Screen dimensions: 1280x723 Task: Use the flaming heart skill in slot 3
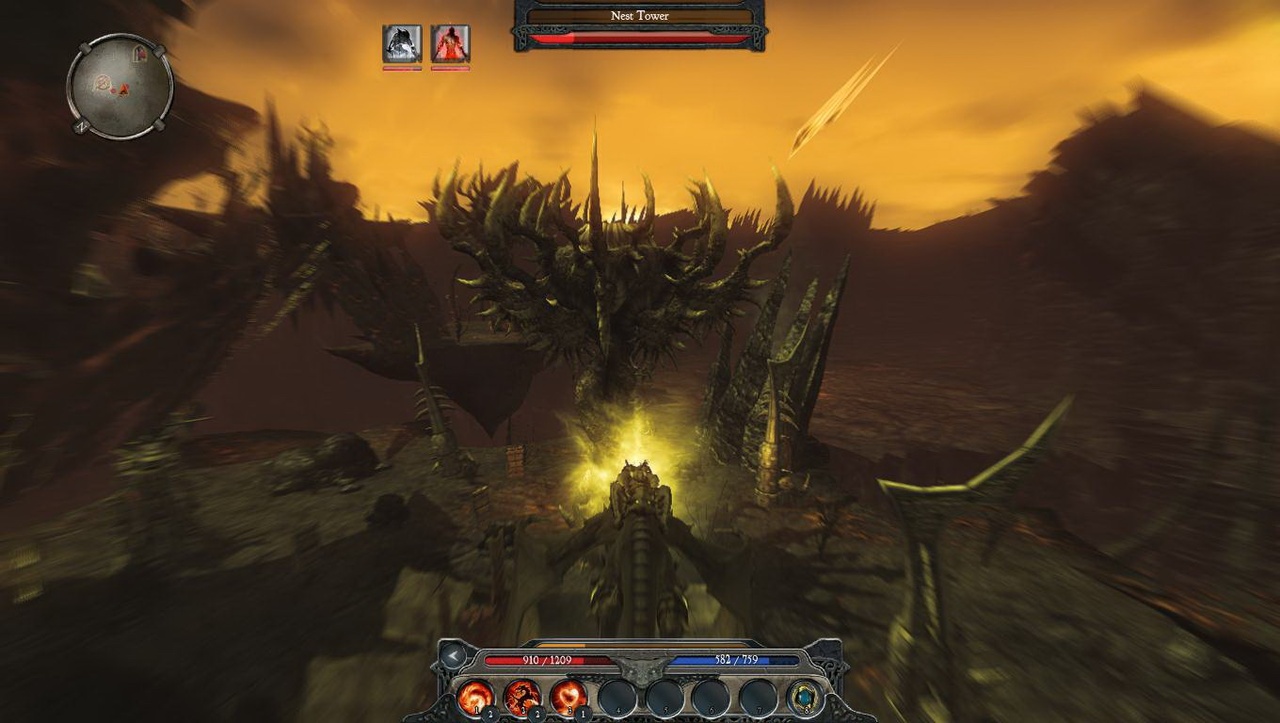click(x=571, y=697)
